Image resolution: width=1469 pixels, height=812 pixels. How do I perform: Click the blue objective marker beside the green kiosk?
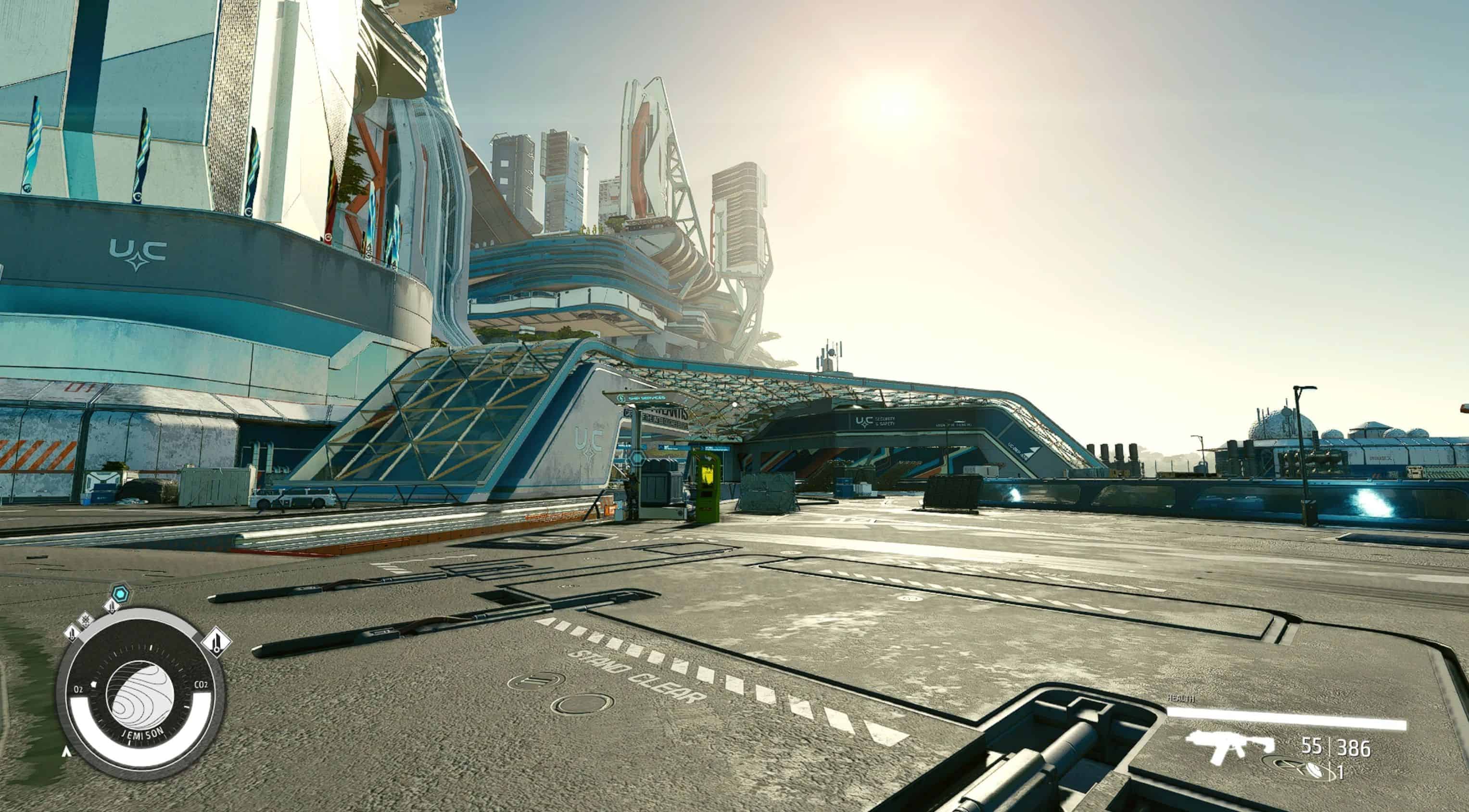pos(636,458)
